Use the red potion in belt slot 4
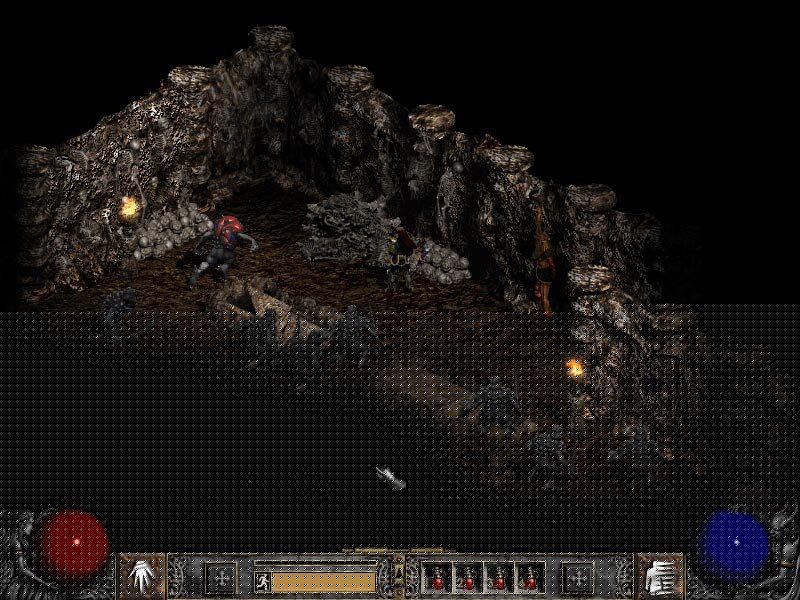Screen dimensions: 800x600 coord(529,578)
